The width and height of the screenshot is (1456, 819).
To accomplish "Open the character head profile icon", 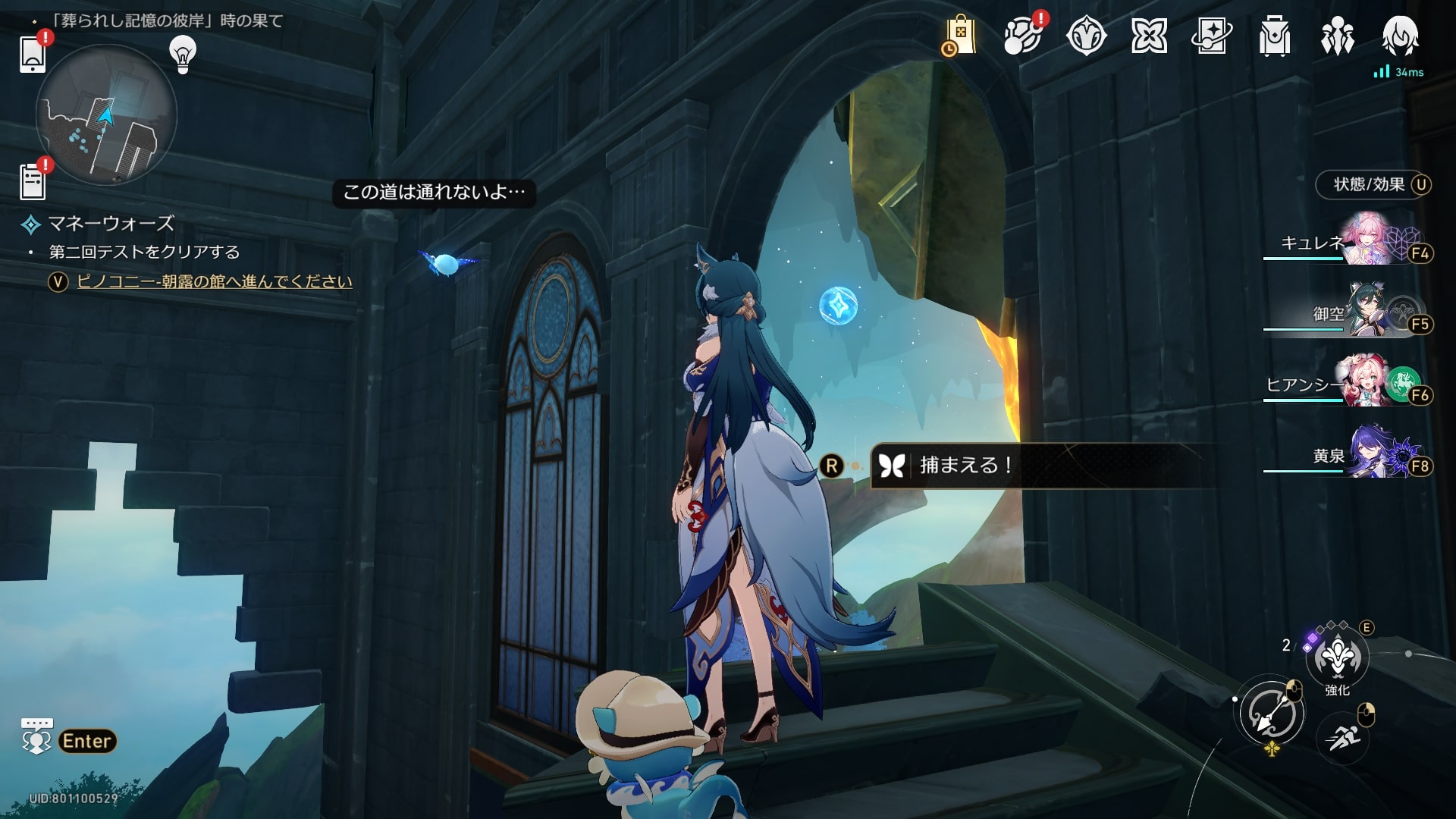I will [x=1400, y=36].
